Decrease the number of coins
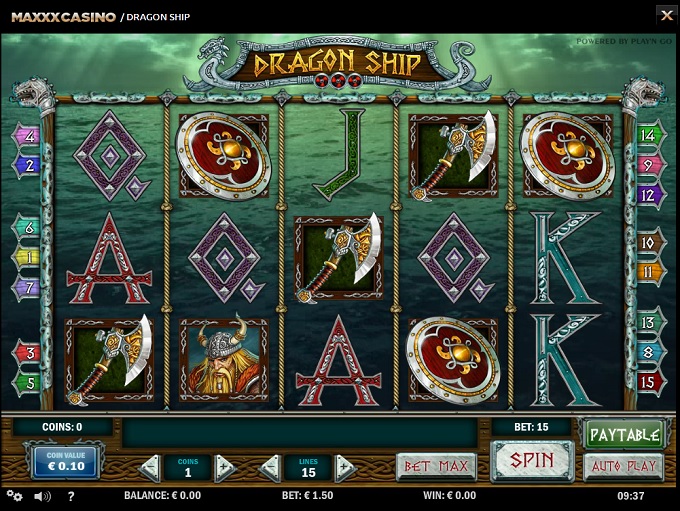This screenshot has width=680, height=511. click(x=150, y=467)
